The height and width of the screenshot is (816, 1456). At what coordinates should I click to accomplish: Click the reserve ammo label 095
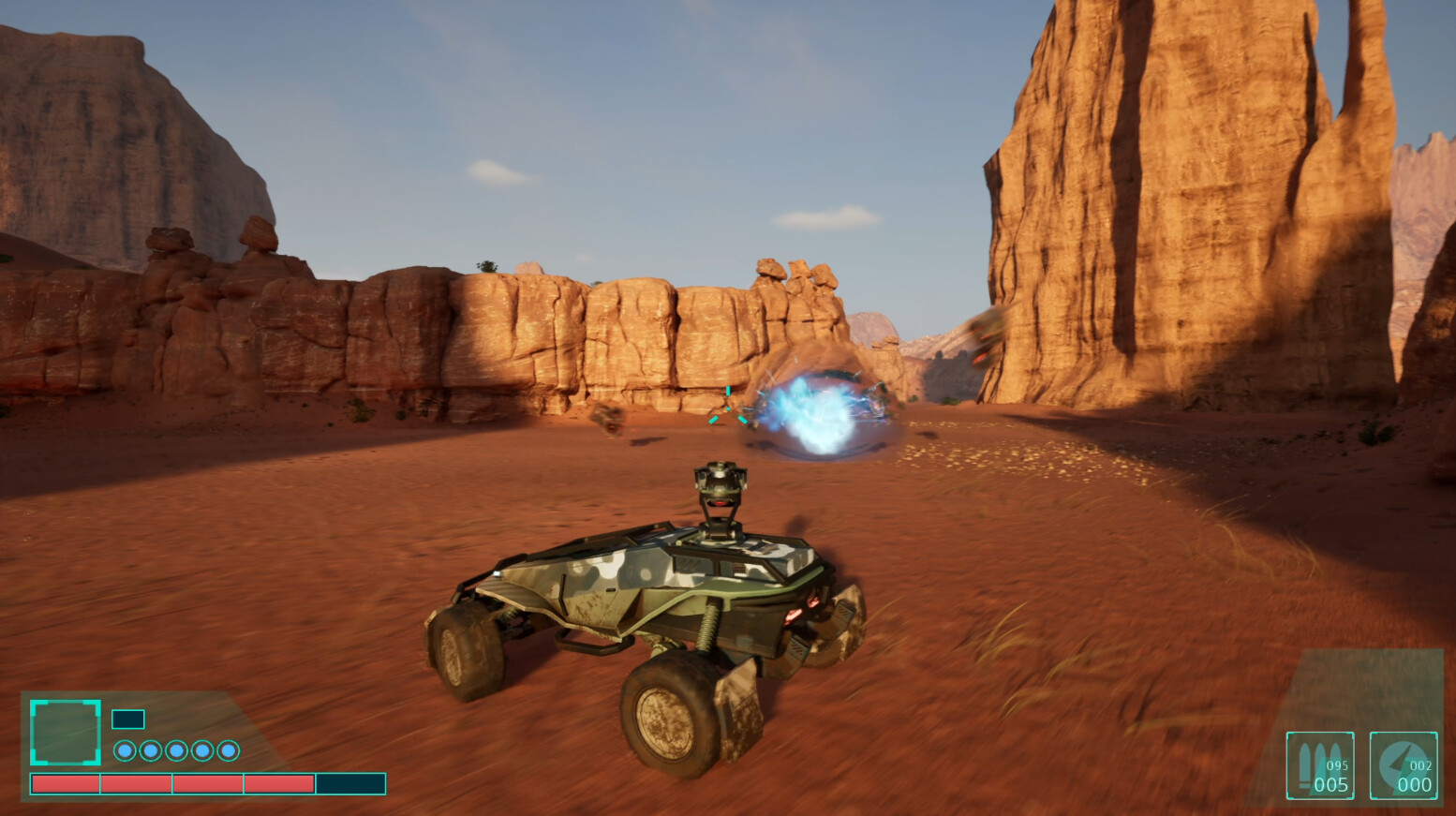click(1337, 765)
